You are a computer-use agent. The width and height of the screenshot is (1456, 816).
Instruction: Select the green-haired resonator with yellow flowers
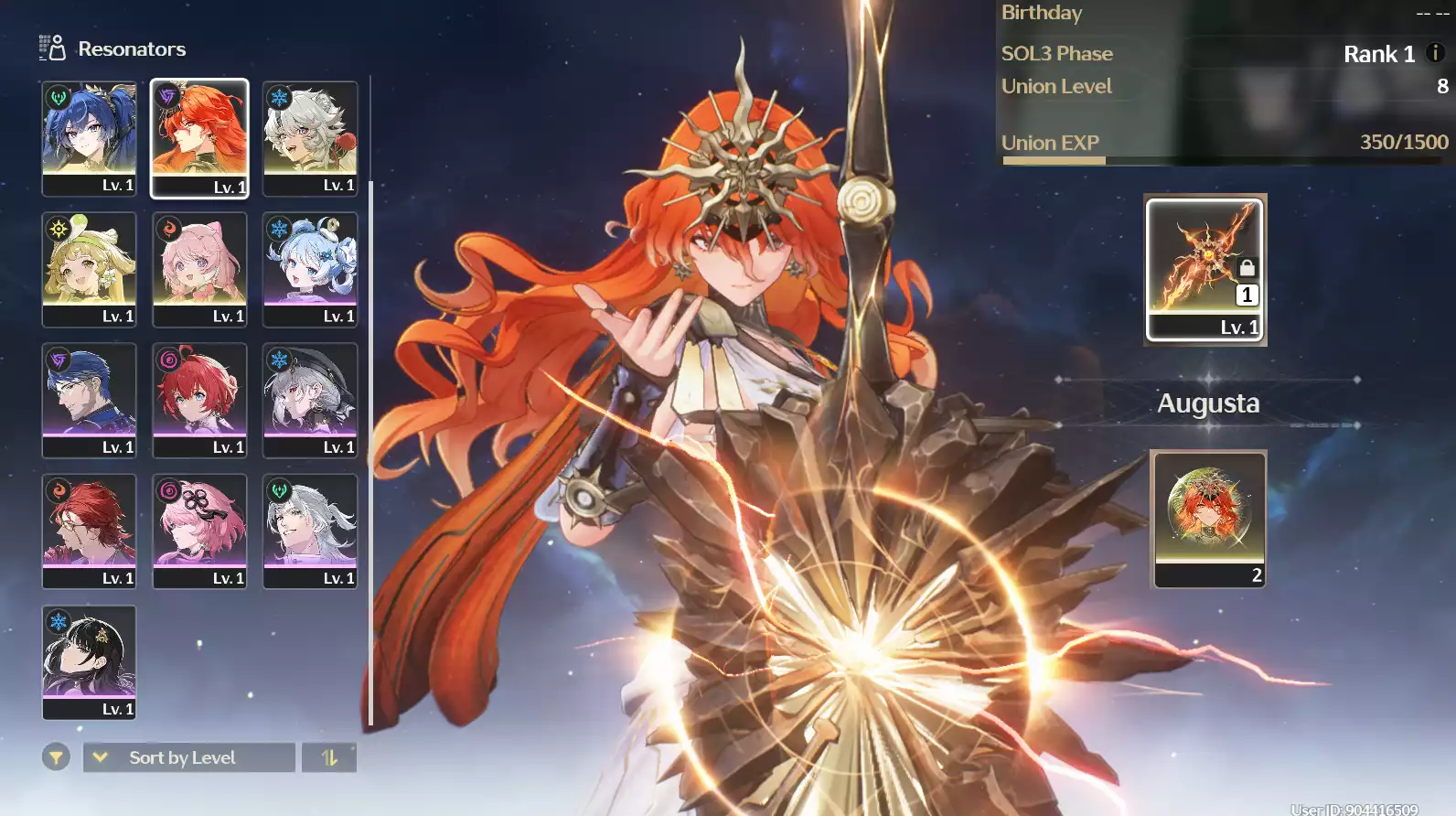coord(89,269)
